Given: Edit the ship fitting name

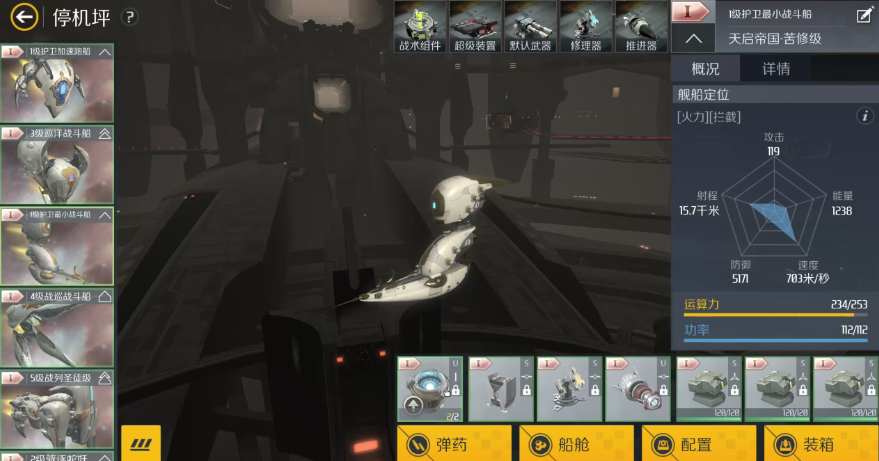Looking at the screenshot, I should click(864, 14).
